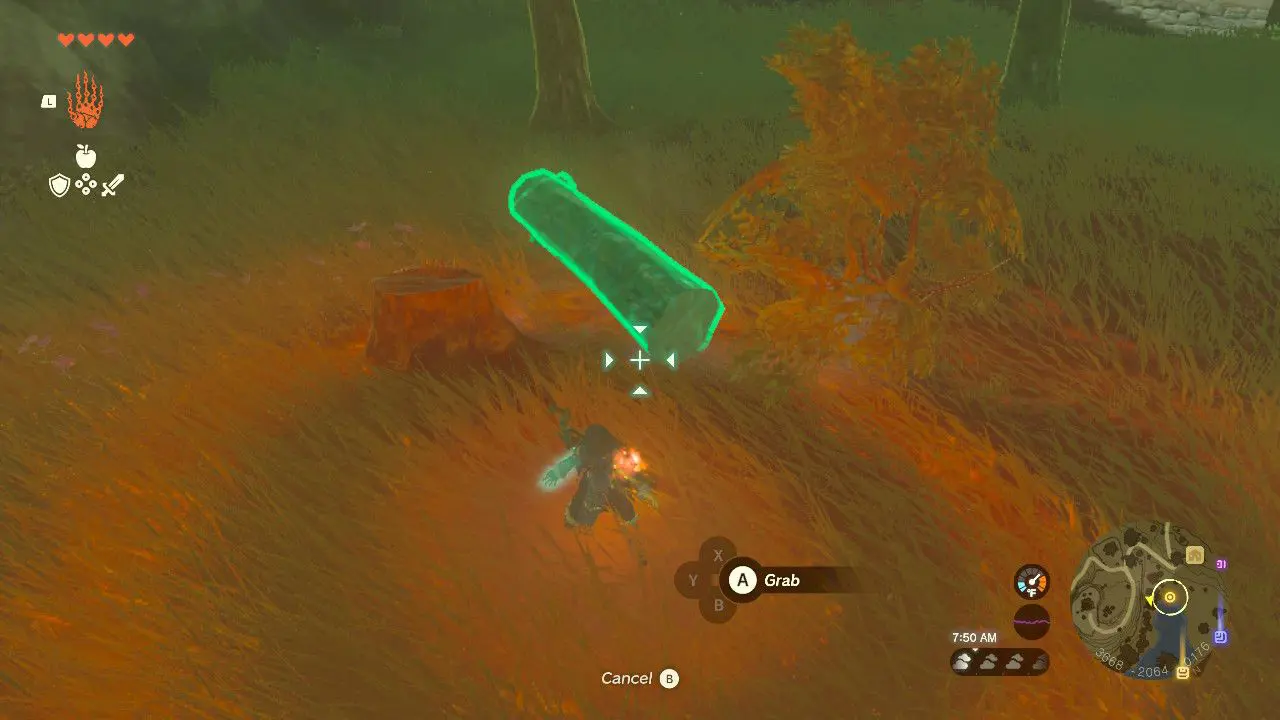Screen dimensions: 1280x720
Task: Select the right crosshair arrow
Action: pyautogui.click(x=670, y=358)
